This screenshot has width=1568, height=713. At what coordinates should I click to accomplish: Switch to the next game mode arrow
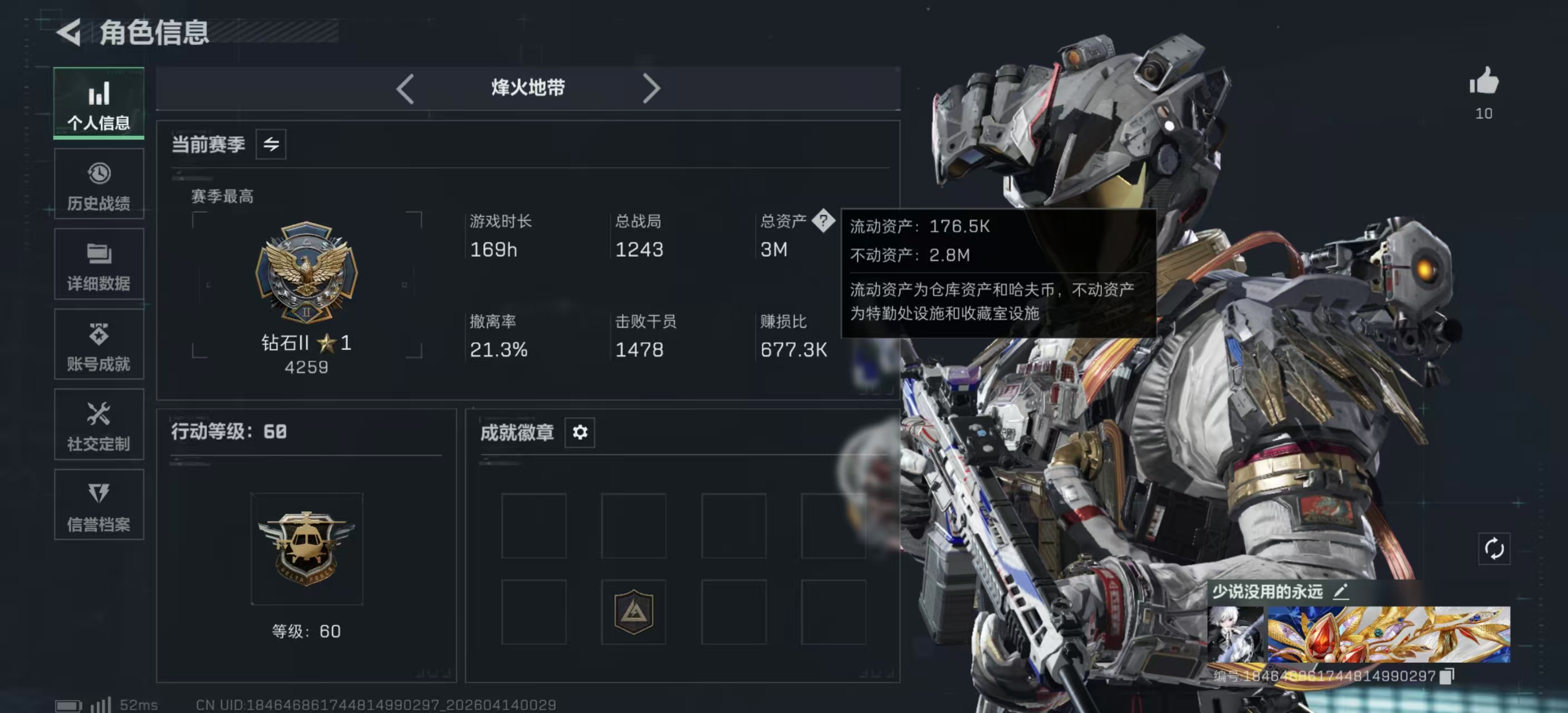(x=652, y=87)
